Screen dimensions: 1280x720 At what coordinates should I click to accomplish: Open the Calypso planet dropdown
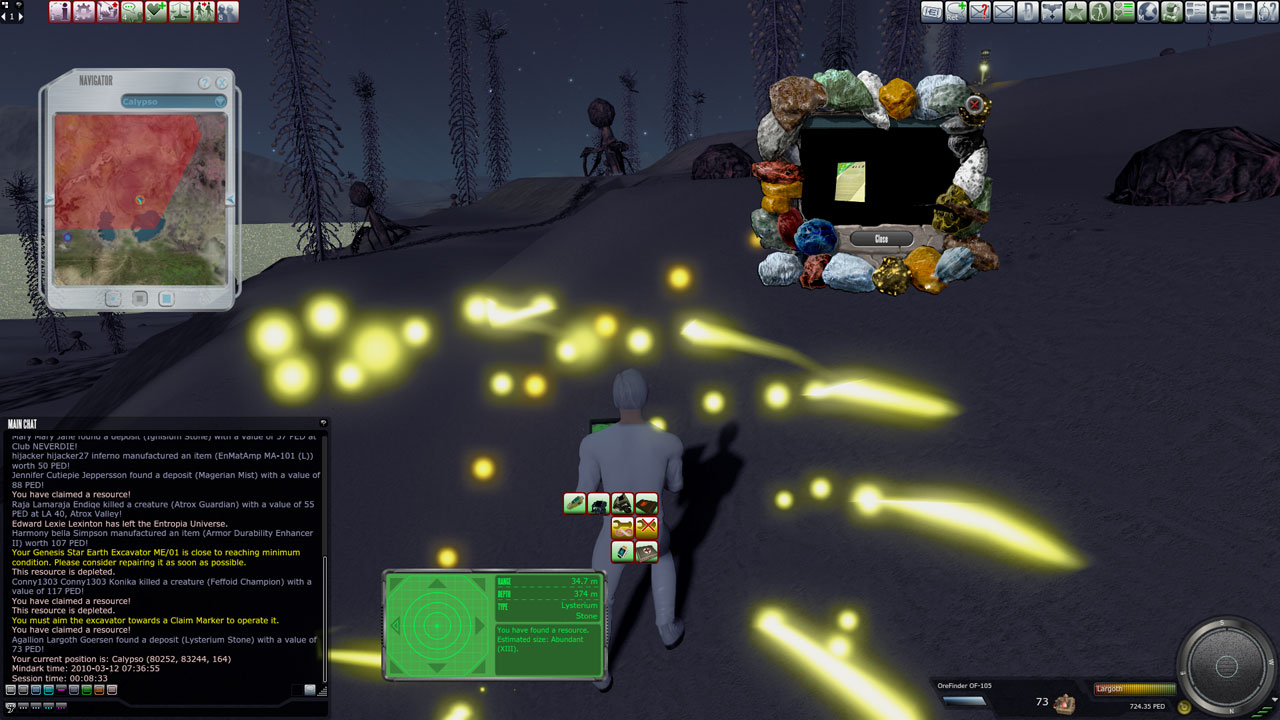pos(174,101)
